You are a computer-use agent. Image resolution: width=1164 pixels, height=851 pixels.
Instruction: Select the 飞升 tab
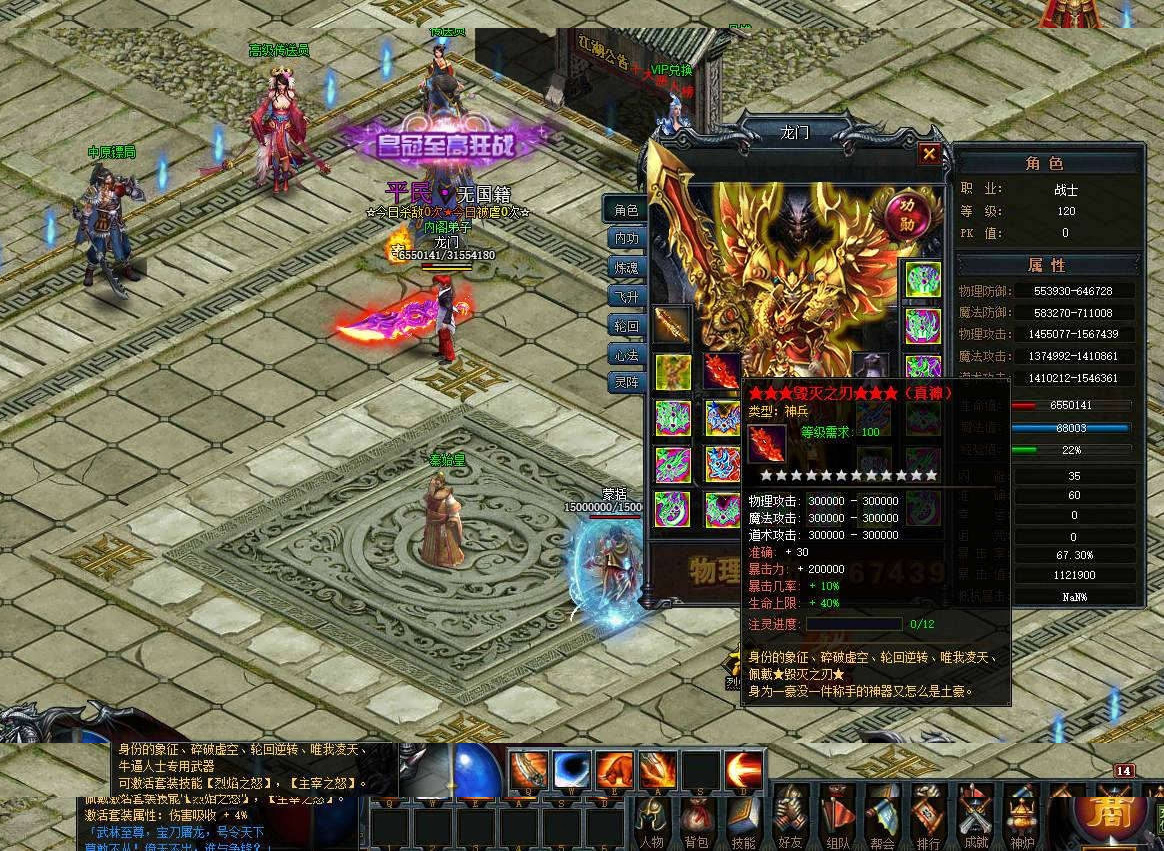626,296
